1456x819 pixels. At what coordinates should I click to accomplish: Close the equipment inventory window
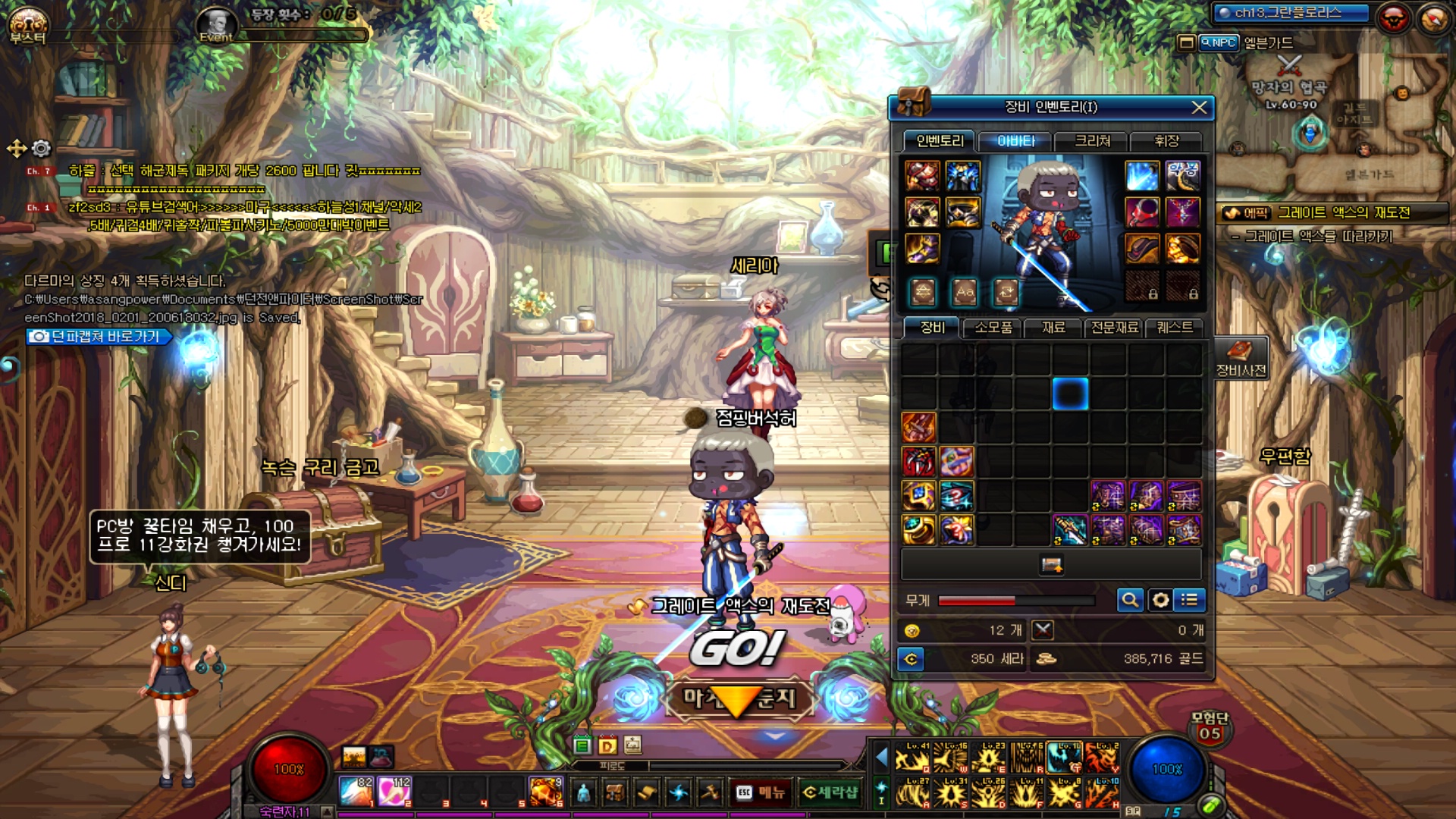click(x=1199, y=108)
